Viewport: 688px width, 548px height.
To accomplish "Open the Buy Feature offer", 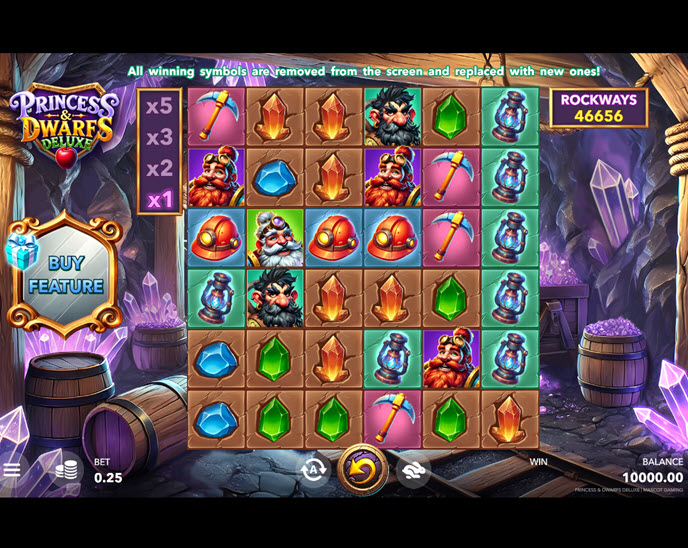I will [65, 274].
